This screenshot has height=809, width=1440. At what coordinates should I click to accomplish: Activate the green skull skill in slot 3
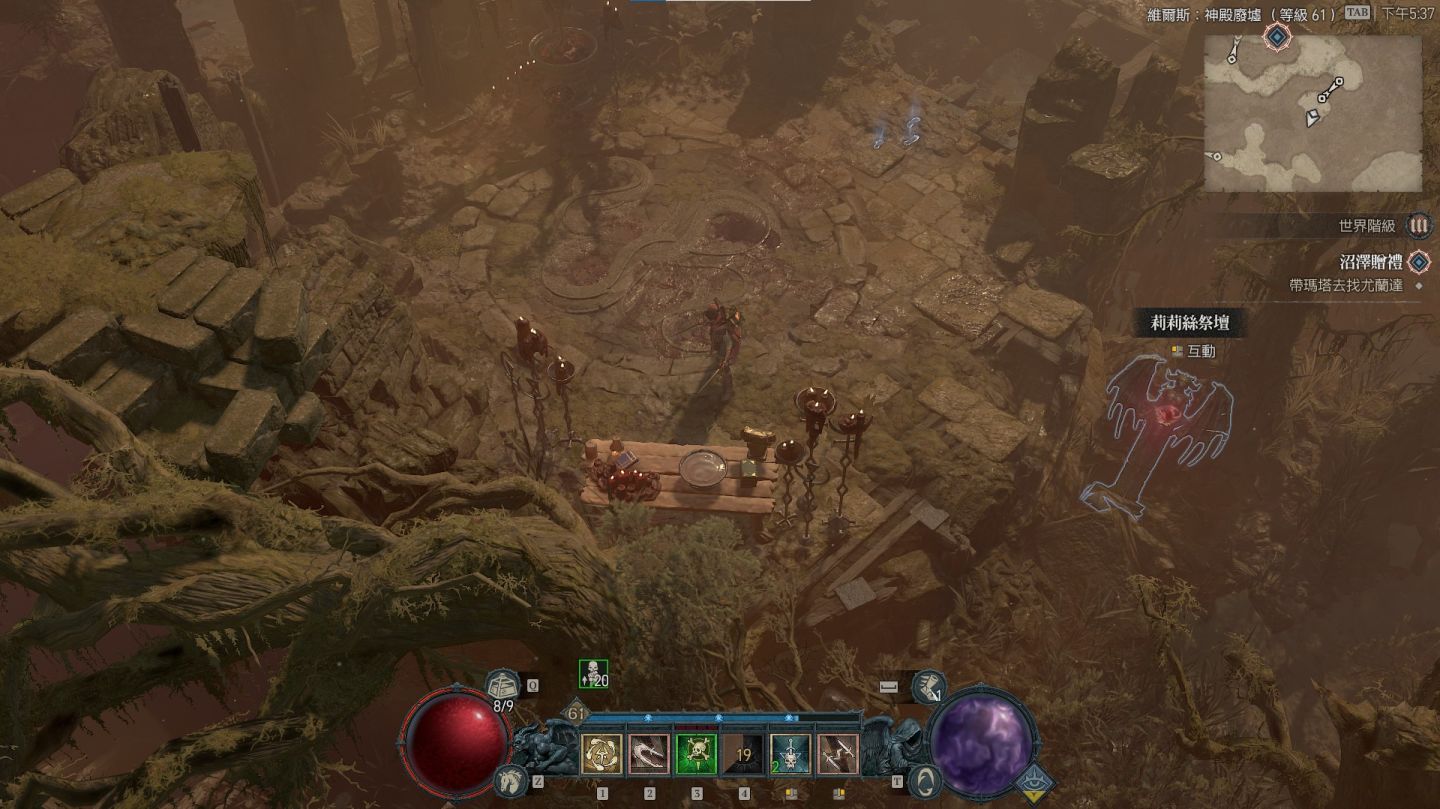[696, 754]
